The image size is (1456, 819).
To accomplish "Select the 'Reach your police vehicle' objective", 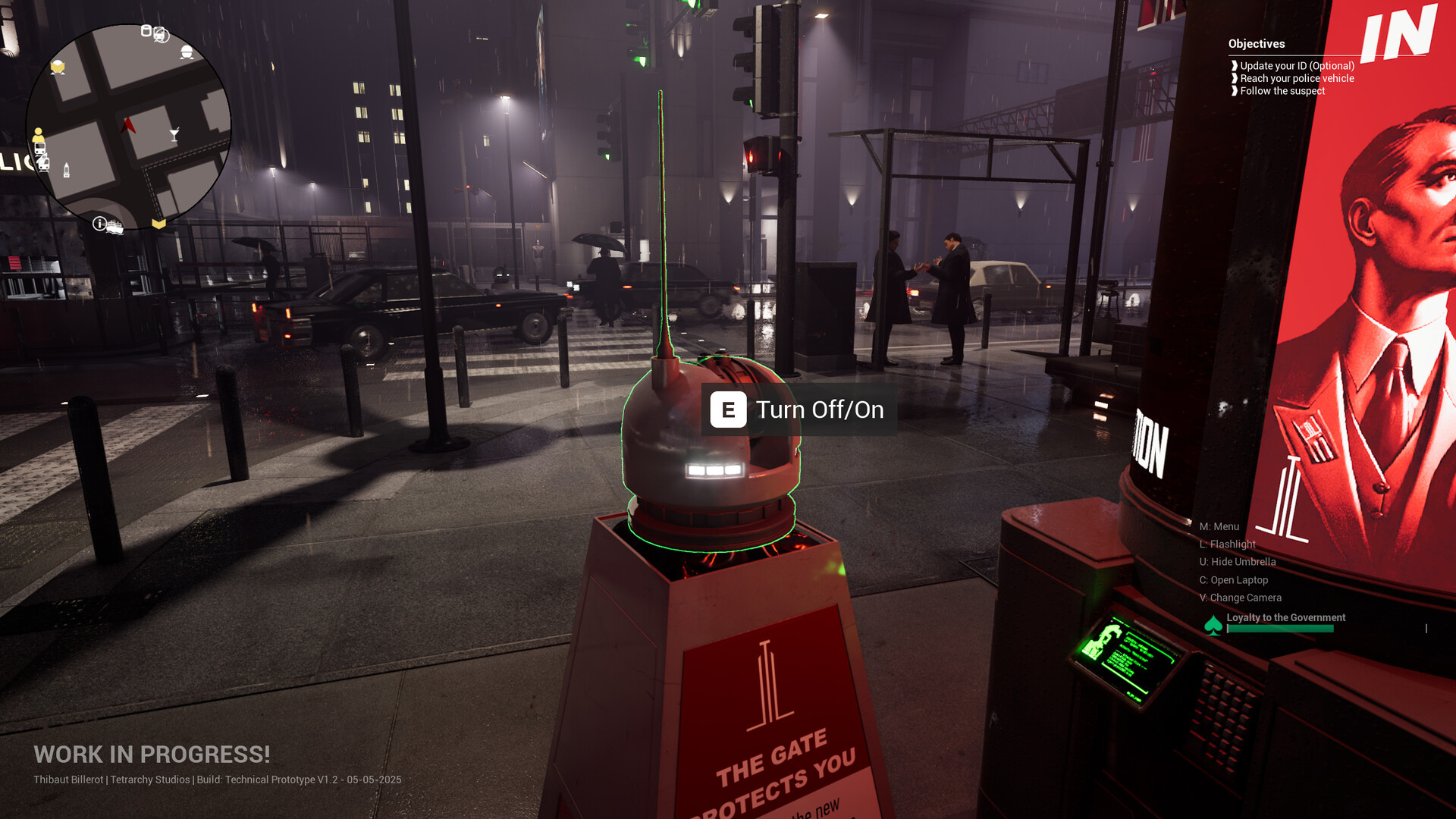I will click(x=1297, y=78).
